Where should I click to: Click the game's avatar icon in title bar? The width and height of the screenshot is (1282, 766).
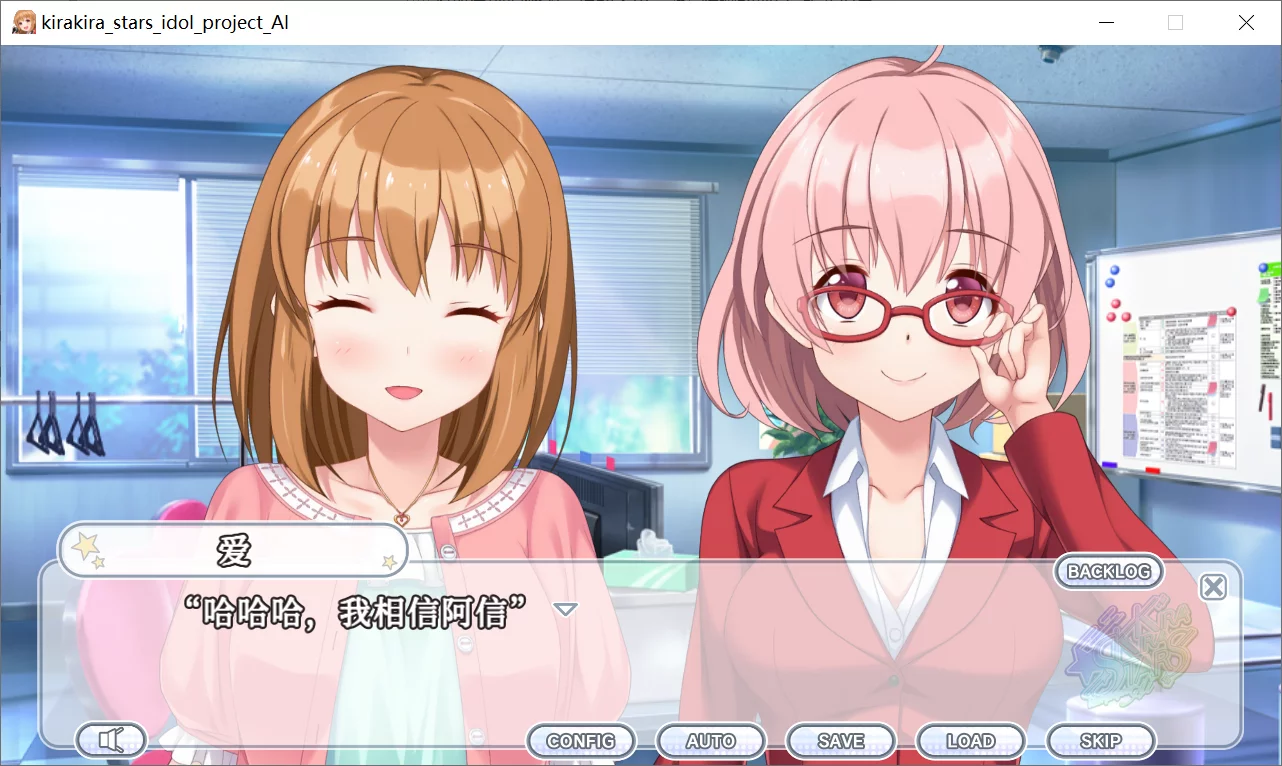tap(22, 21)
